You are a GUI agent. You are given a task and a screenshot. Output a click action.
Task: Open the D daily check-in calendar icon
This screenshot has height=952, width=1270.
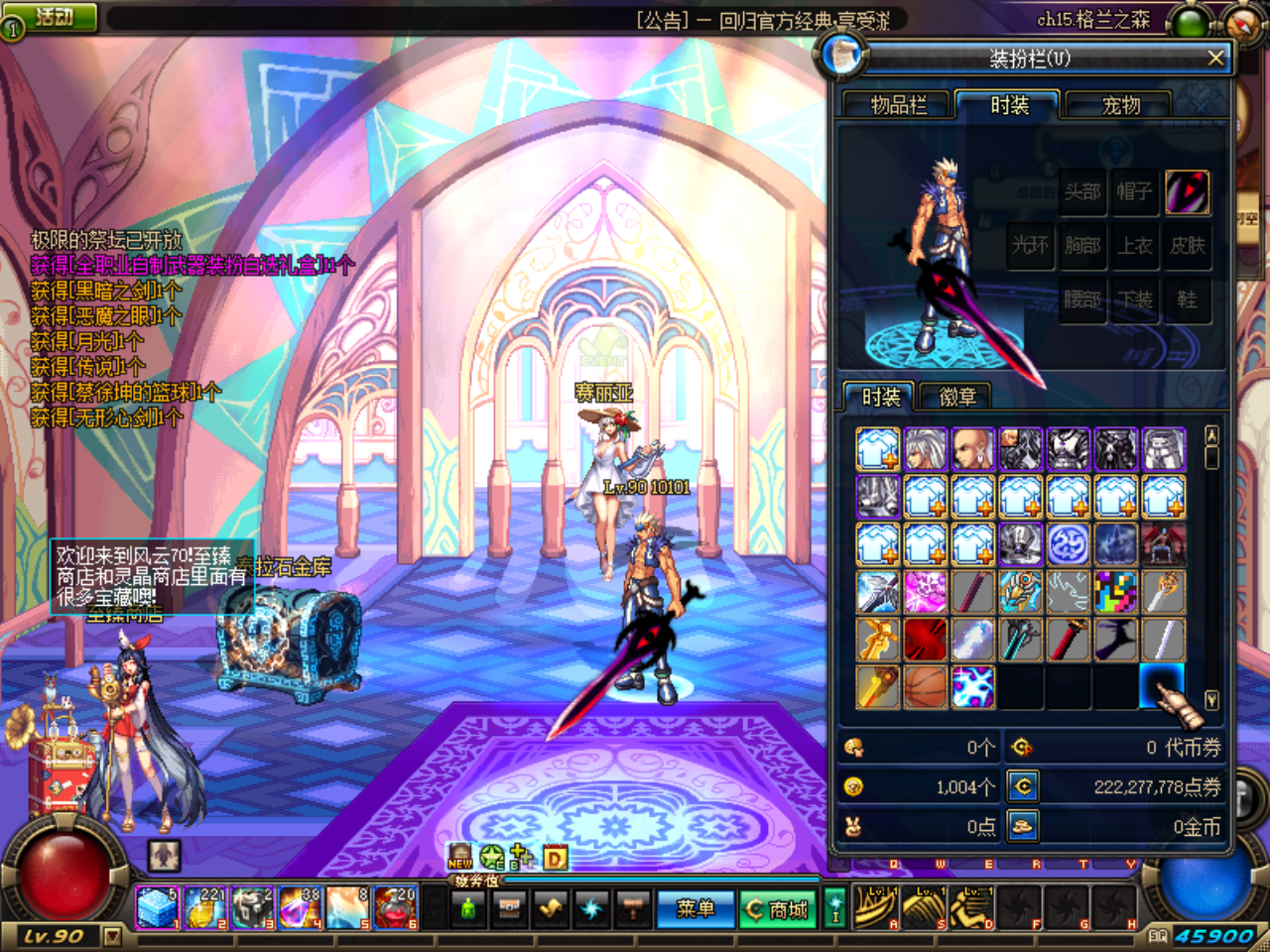(x=556, y=859)
